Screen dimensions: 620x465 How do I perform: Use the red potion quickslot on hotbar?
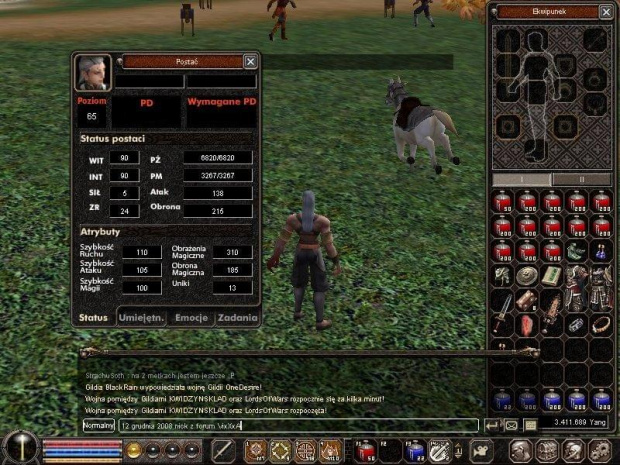[x=364, y=451]
